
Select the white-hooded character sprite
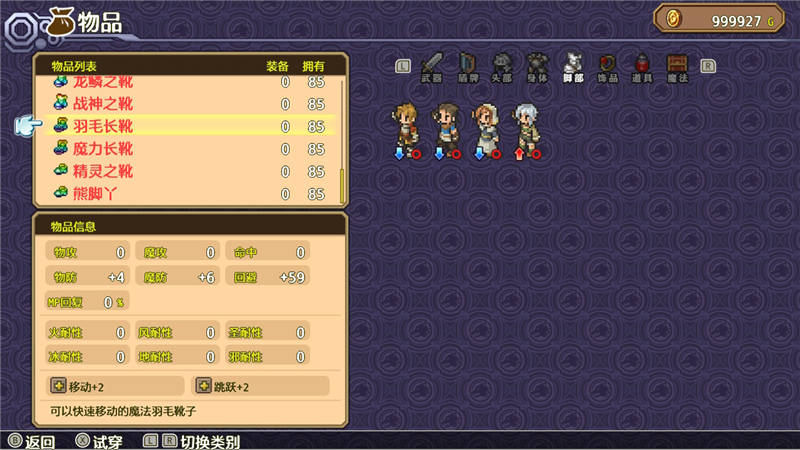(x=485, y=124)
